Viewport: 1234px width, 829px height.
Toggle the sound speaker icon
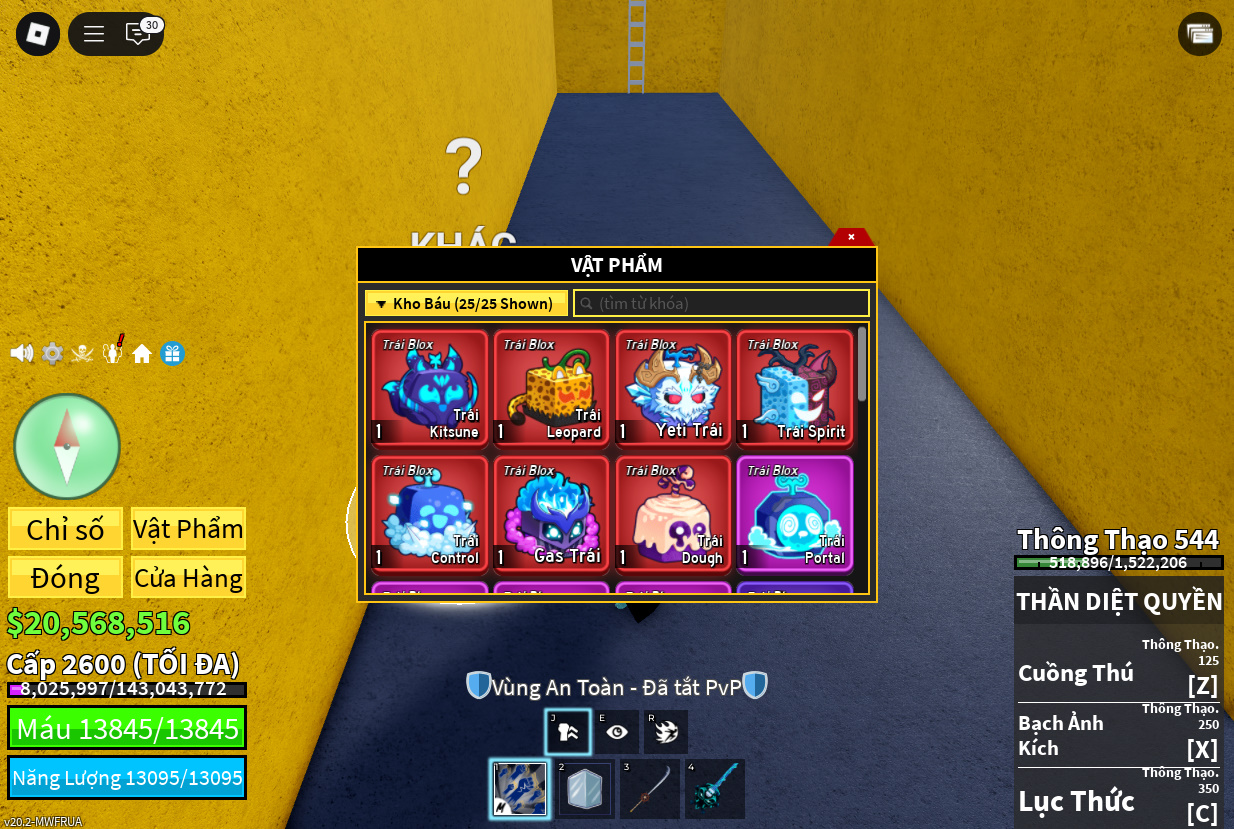click(22, 353)
